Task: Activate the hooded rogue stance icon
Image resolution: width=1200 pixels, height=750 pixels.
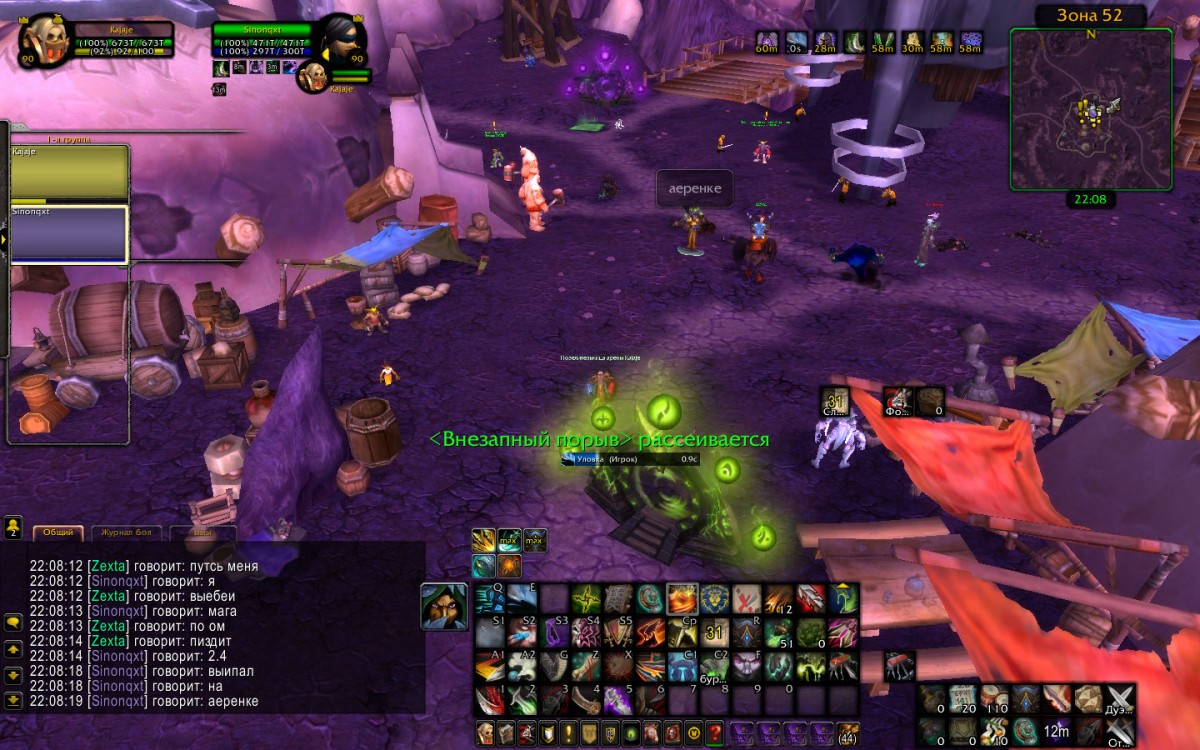Action: [x=443, y=606]
